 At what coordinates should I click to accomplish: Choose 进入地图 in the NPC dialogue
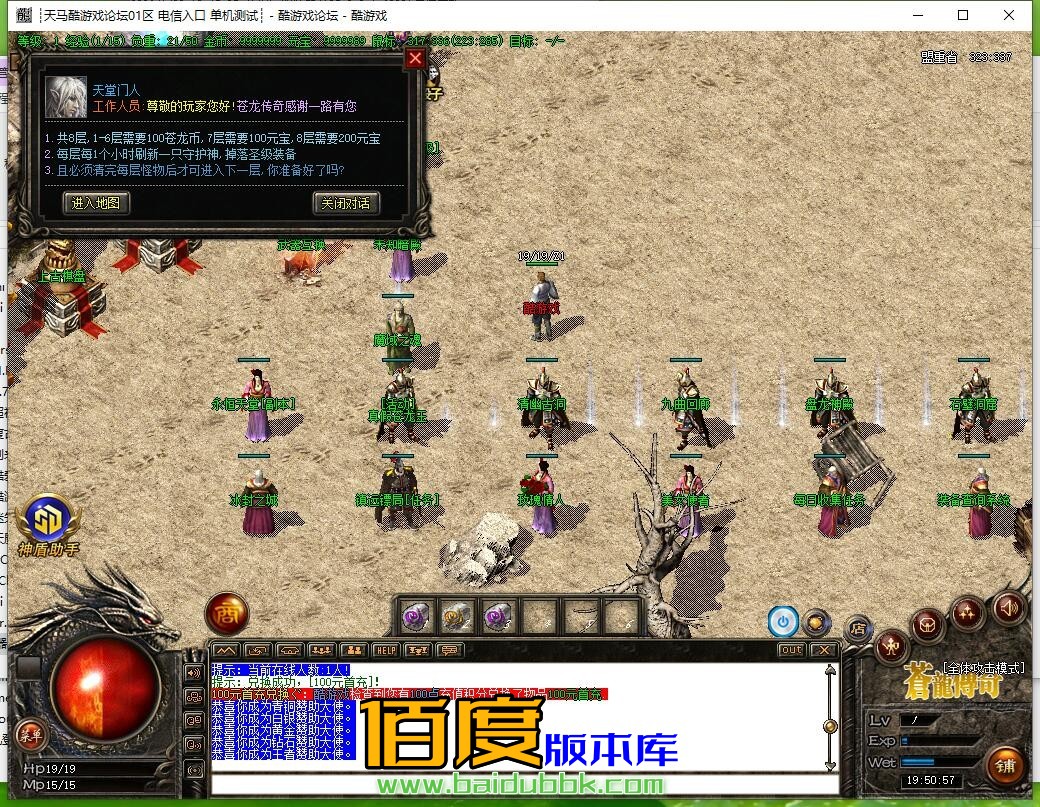(x=96, y=203)
